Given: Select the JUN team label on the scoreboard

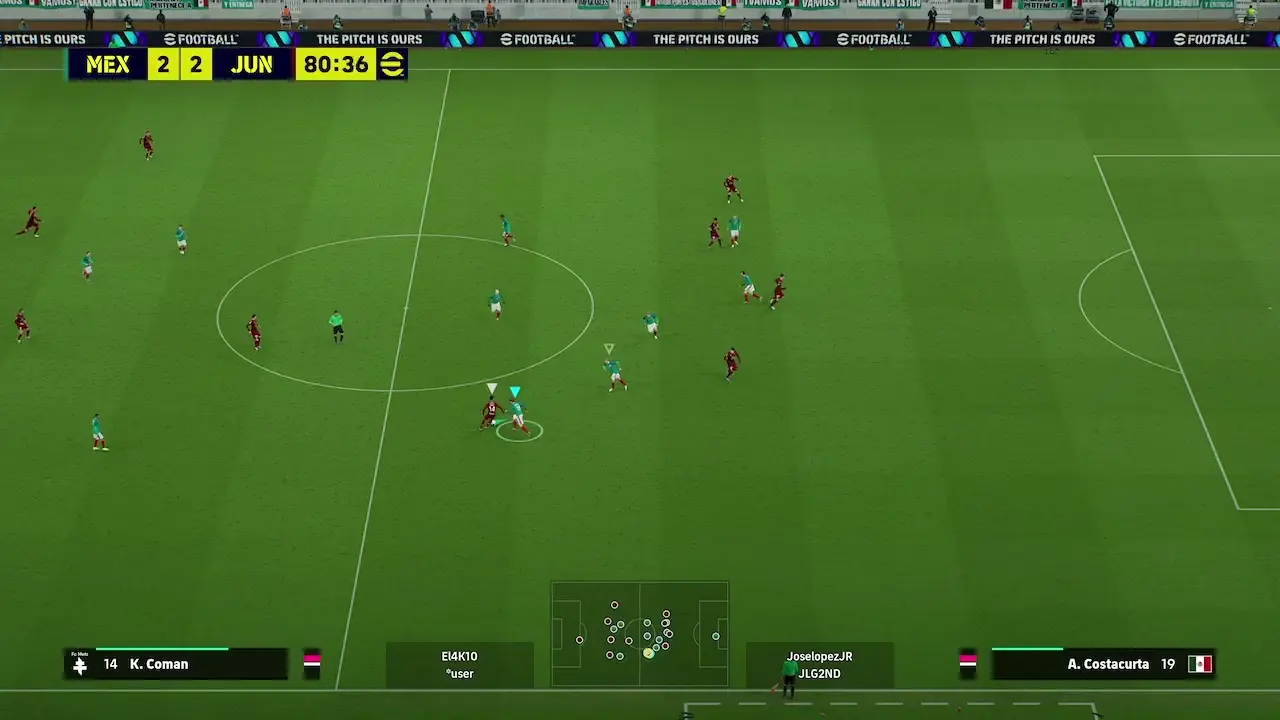Looking at the screenshot, I should pos(253,64).
